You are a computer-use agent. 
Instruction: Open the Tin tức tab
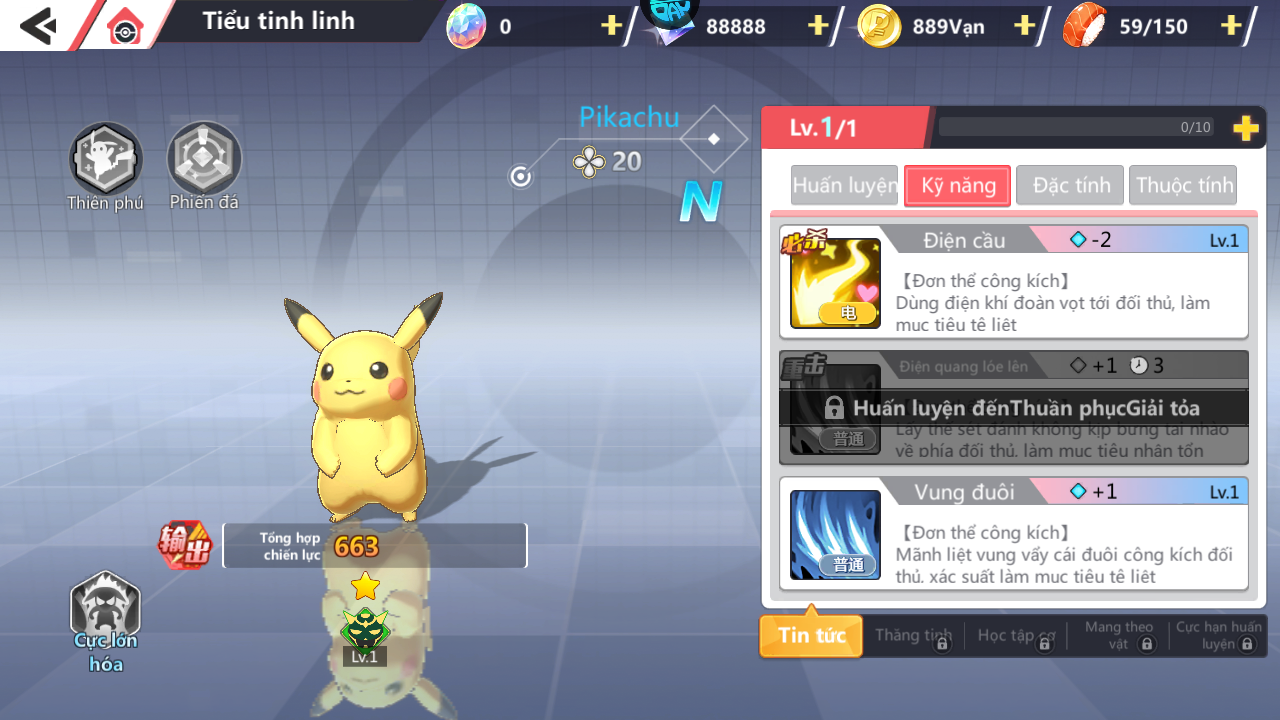(811, 636)
